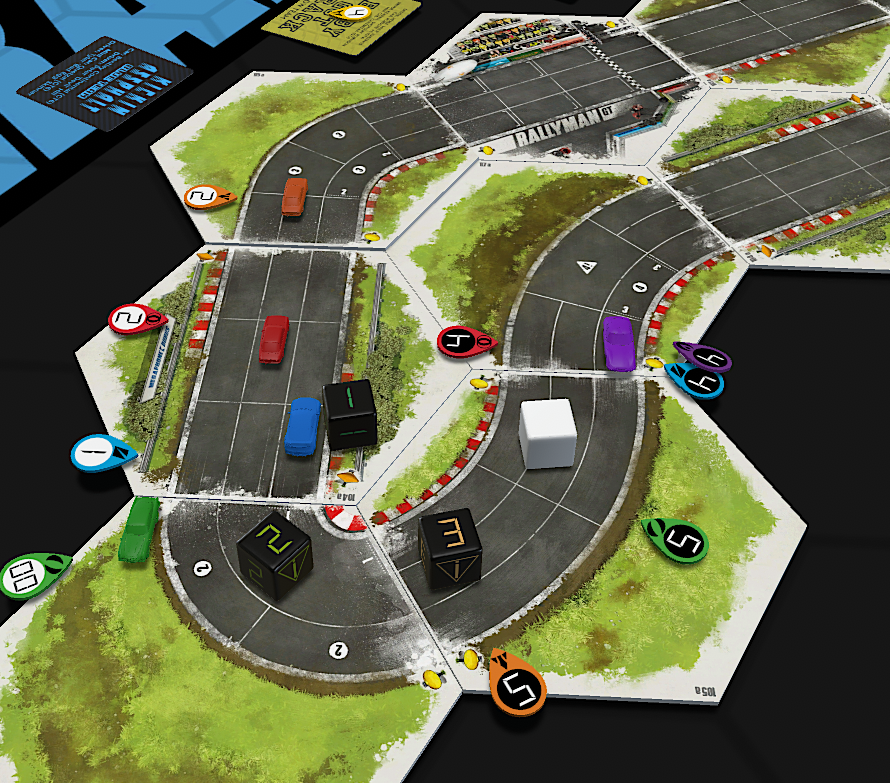Select the purple car

(619, 342)
